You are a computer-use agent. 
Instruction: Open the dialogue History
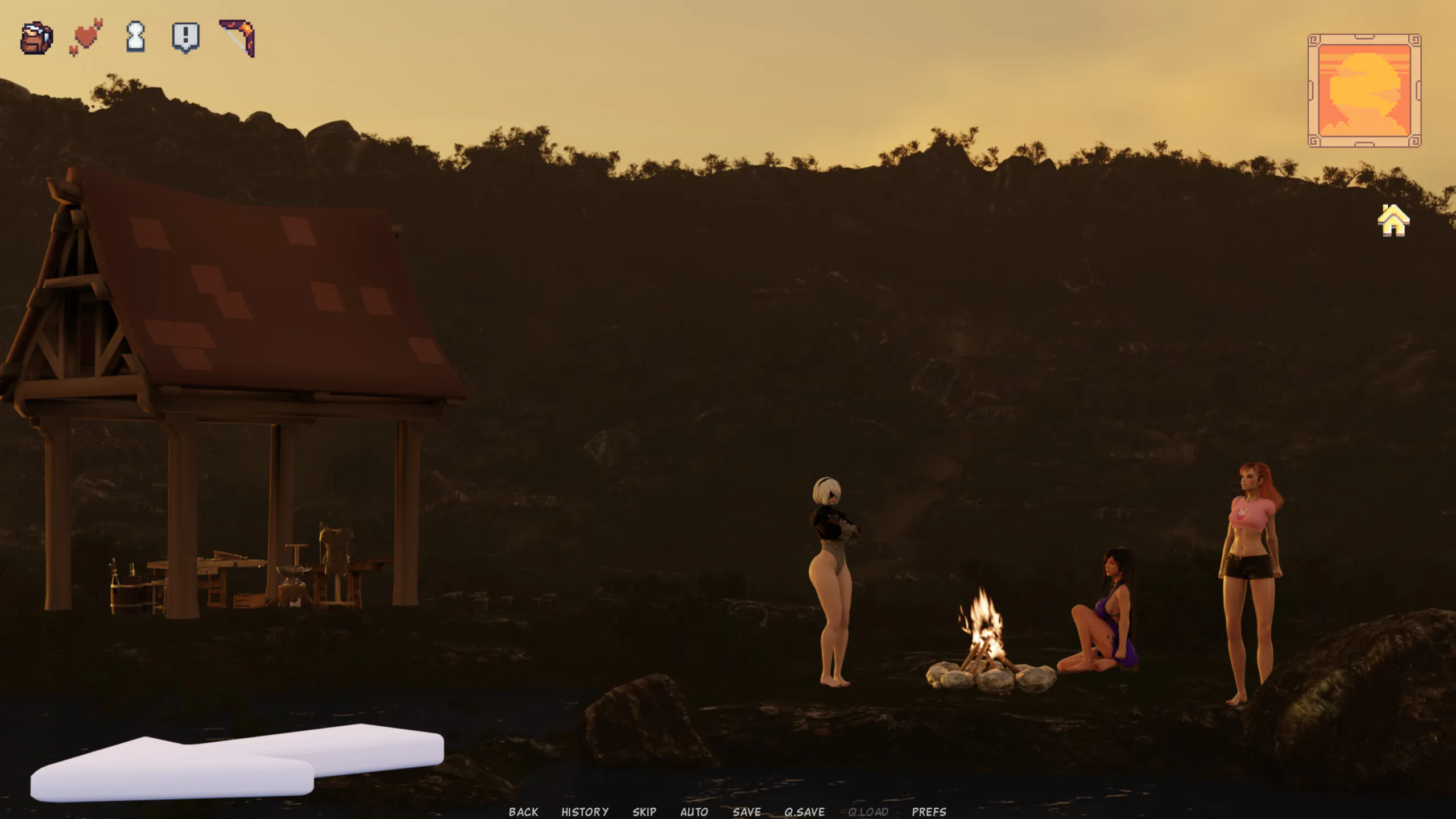(x=585, y=812)
